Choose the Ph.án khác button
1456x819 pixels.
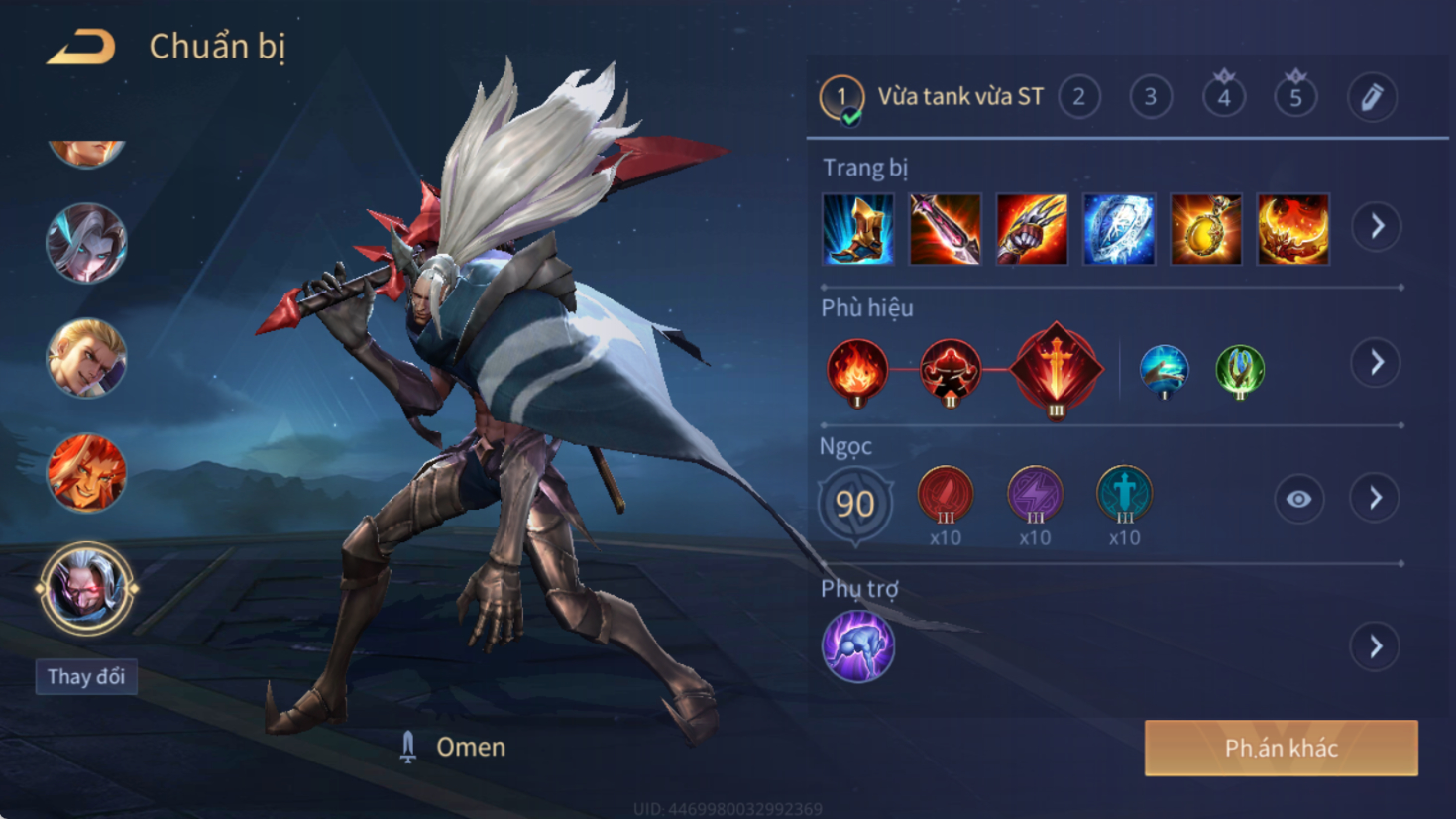pyautogui.click(x=1281, y=748)
